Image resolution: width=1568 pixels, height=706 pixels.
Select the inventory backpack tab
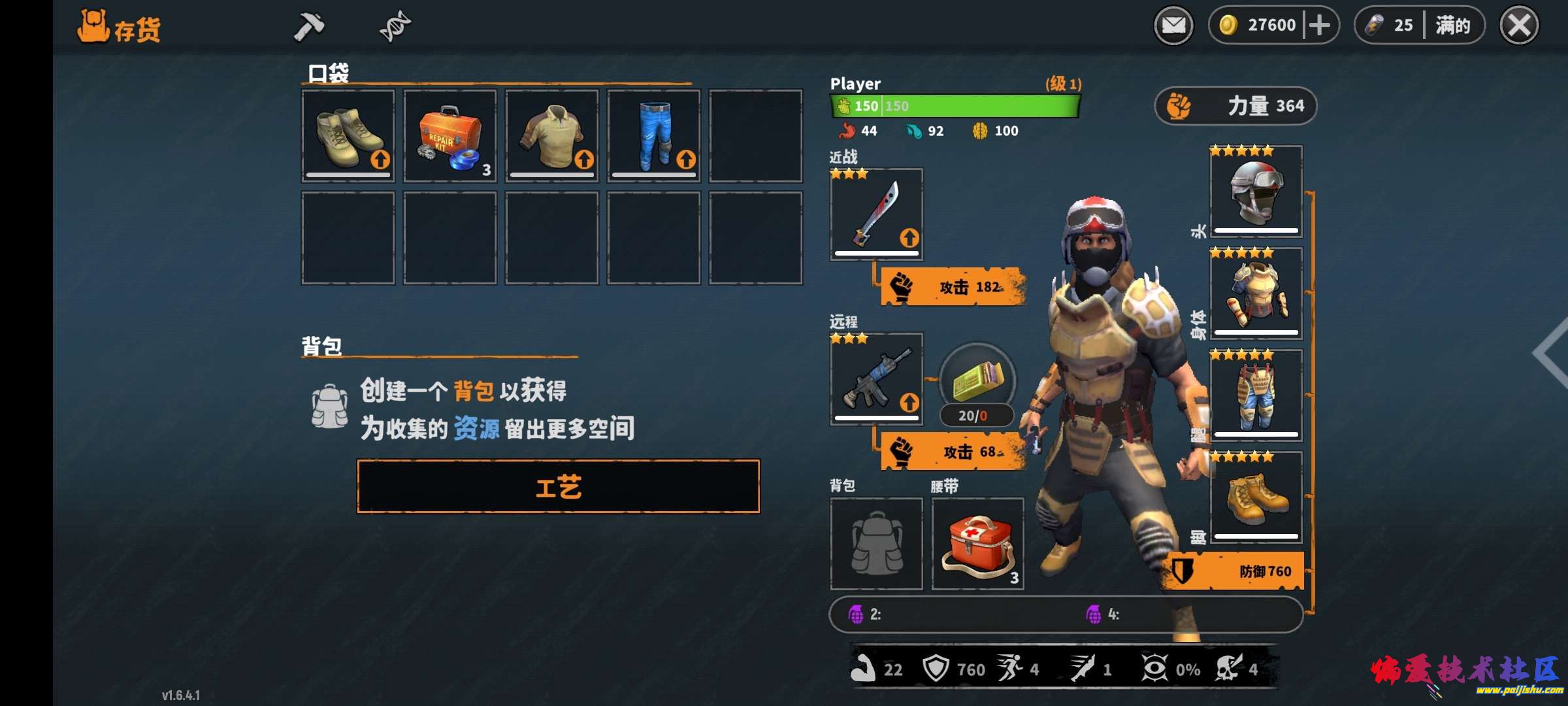[x=119, y=27]
